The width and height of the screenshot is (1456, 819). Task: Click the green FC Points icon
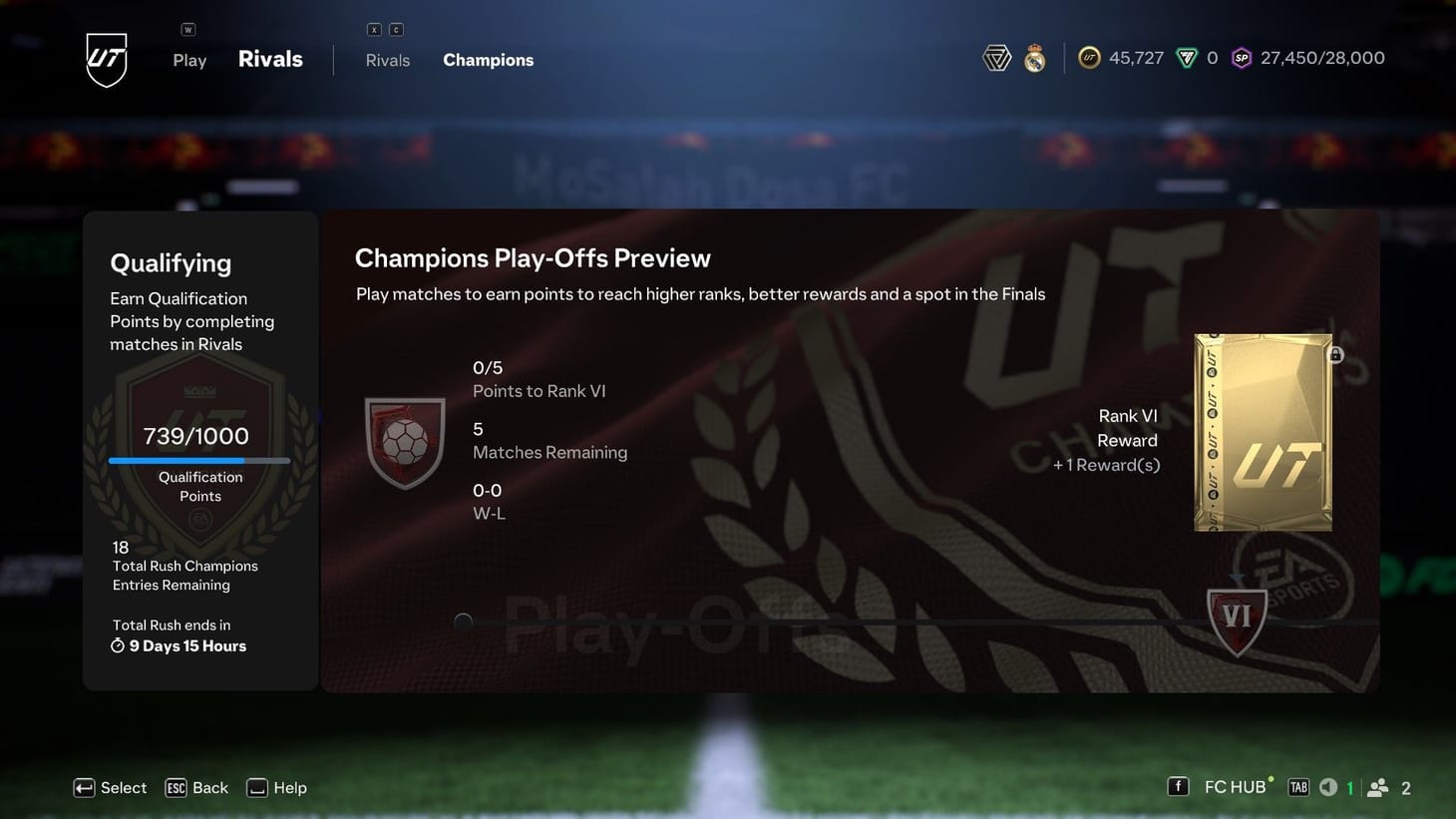(1188, 57)
